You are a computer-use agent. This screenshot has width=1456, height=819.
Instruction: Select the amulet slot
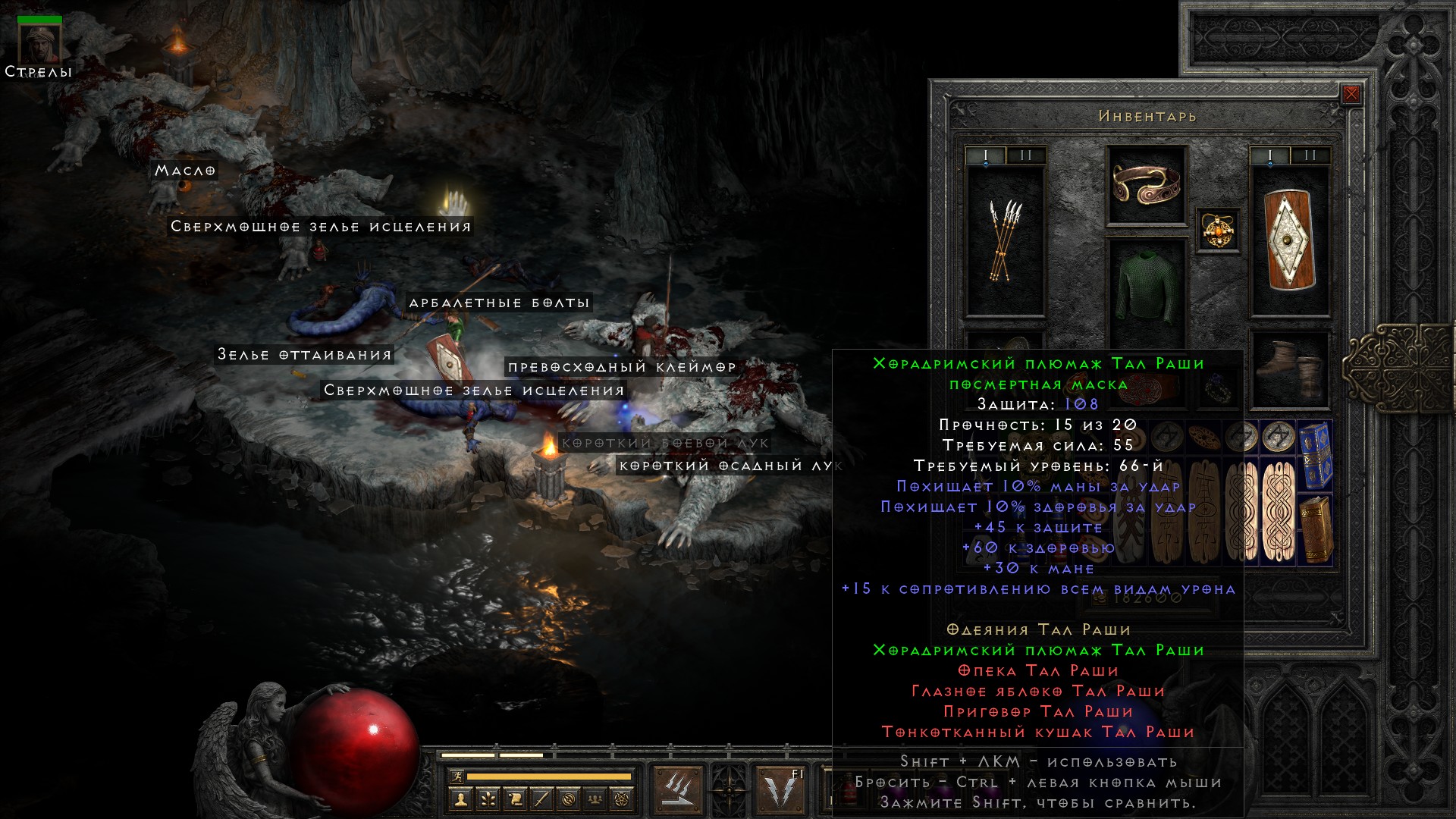[1218, 230]
